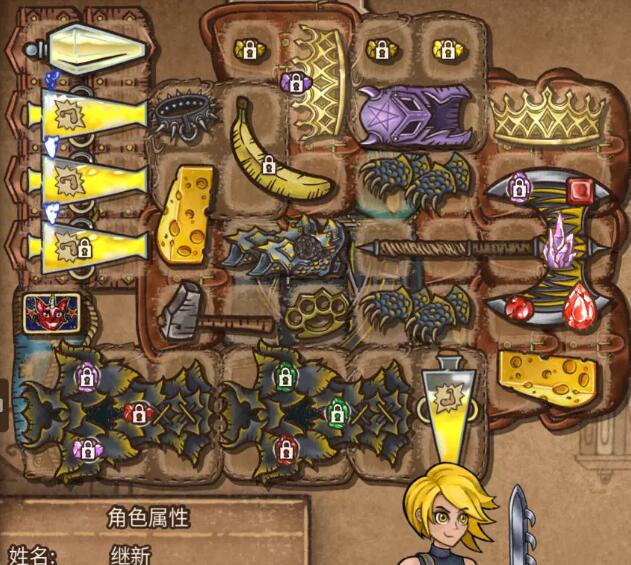Choose the purple pentagram chest armor
Image resolution: width=631 pixels, height=565 pixels.
416,113
